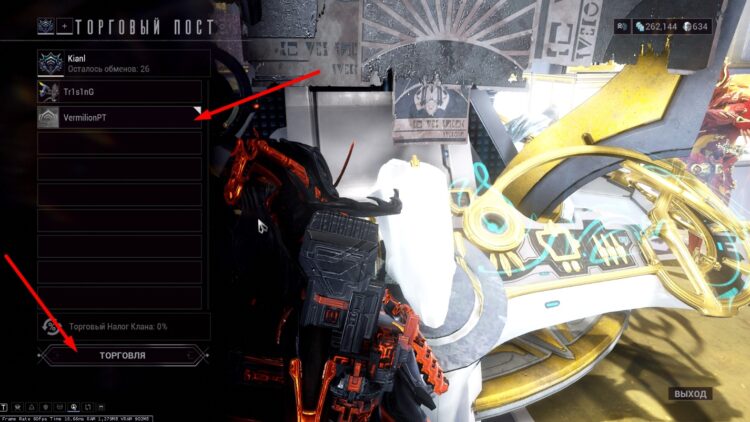Select player VermilionPT in the list

point(120,118)
